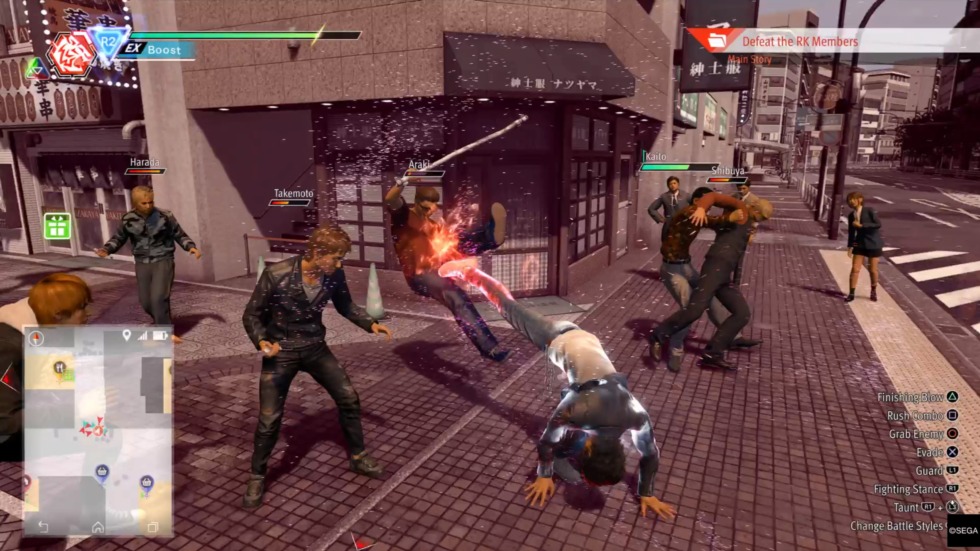Select the red hexagon battle style emblem
The image size is (980, 551).
pos(73,52)
